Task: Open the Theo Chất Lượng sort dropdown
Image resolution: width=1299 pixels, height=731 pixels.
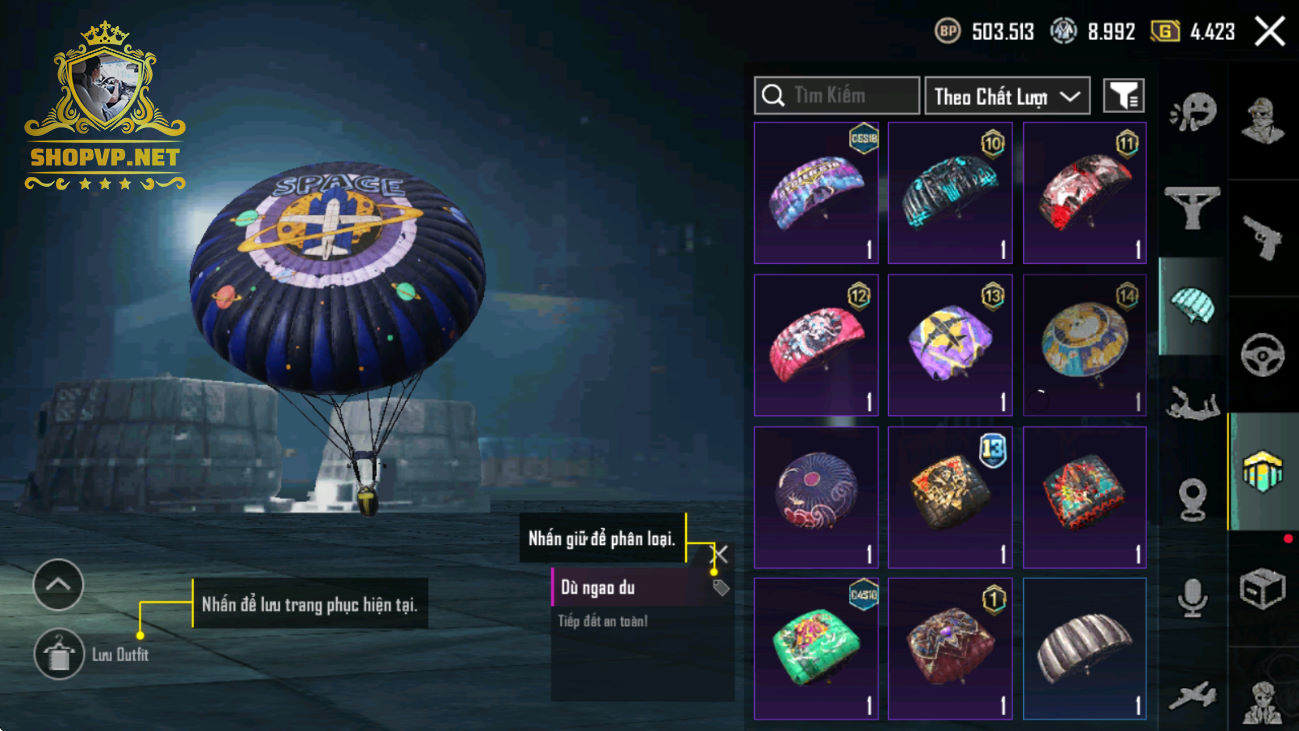Action: coord(1007,96)
